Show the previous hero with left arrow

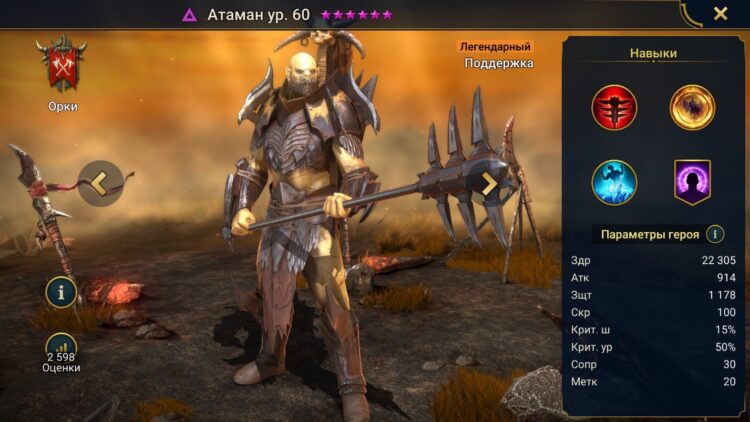(x=101, y=183)
